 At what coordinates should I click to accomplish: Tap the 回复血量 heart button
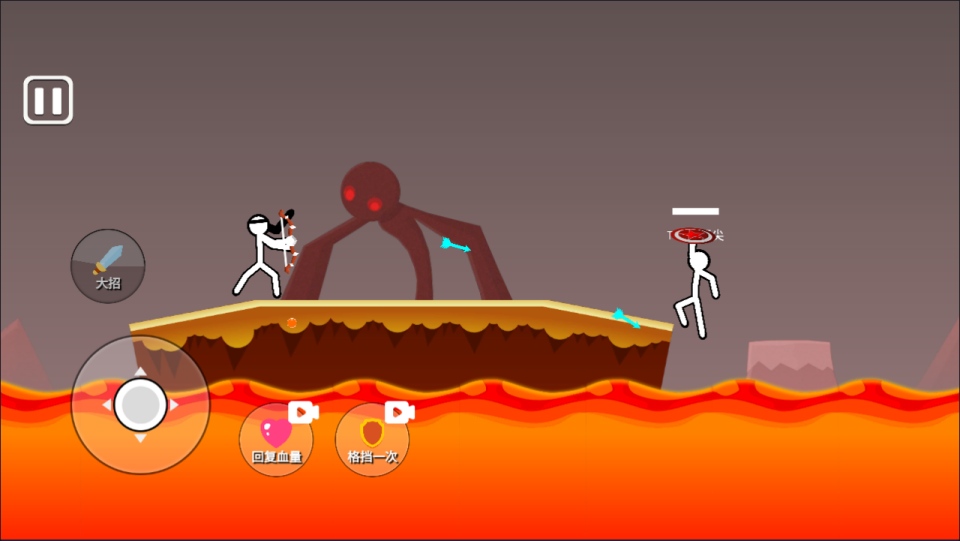coord(276,439)
